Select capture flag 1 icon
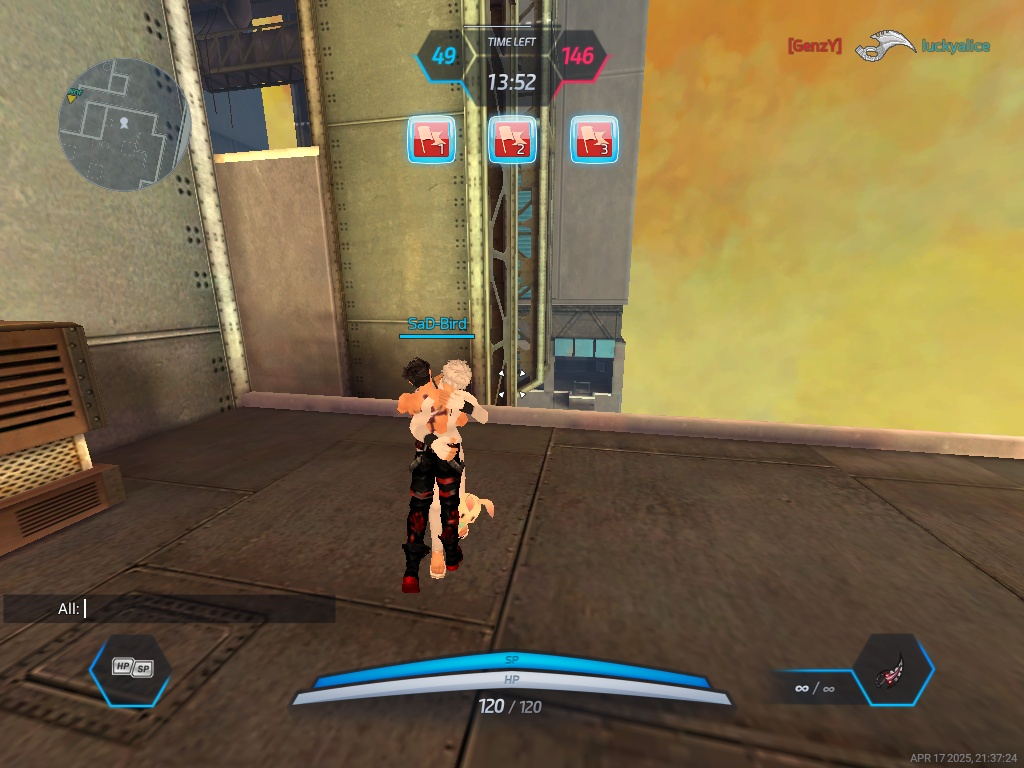 pyautogui.click(x=431, y=140)
